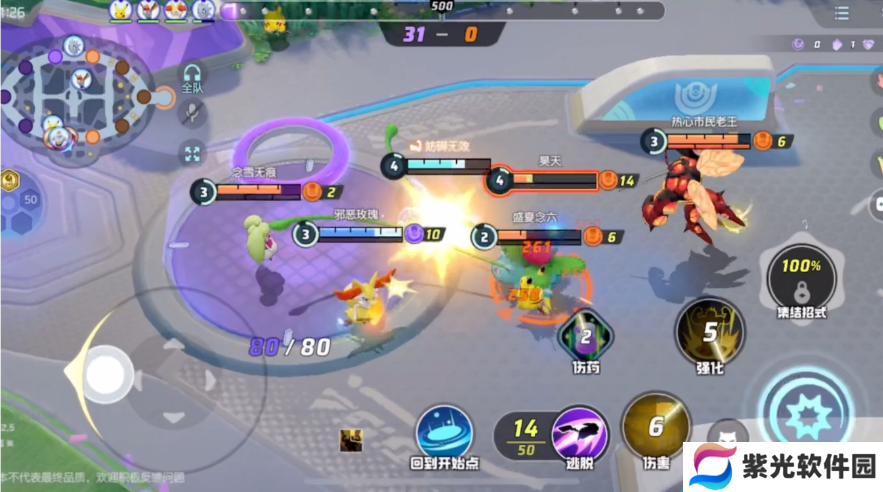Use the 伤药 potion item
Image resolution: width=883 pixels, height=492 pixels.
[x=585, y=337]
